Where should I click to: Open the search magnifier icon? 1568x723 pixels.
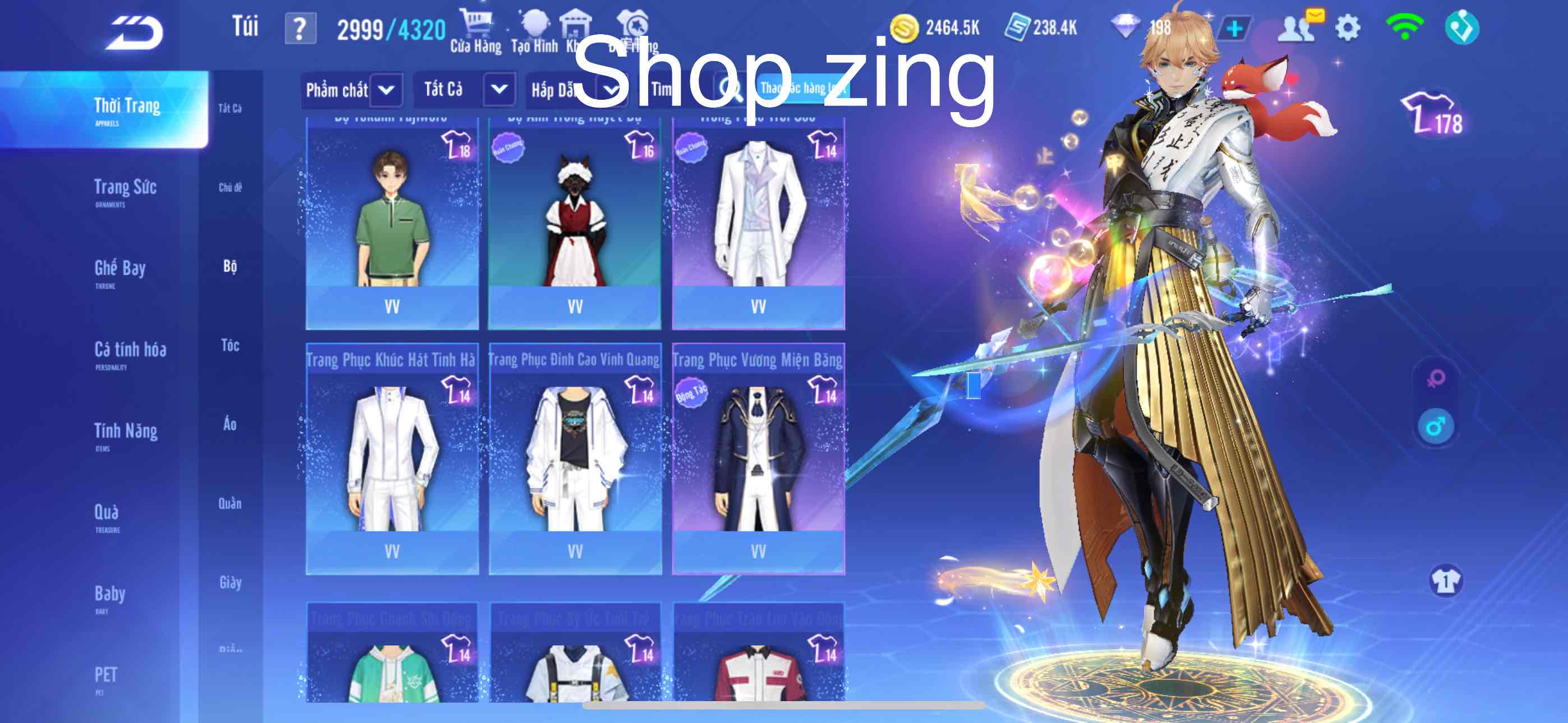tap(728, 89)
